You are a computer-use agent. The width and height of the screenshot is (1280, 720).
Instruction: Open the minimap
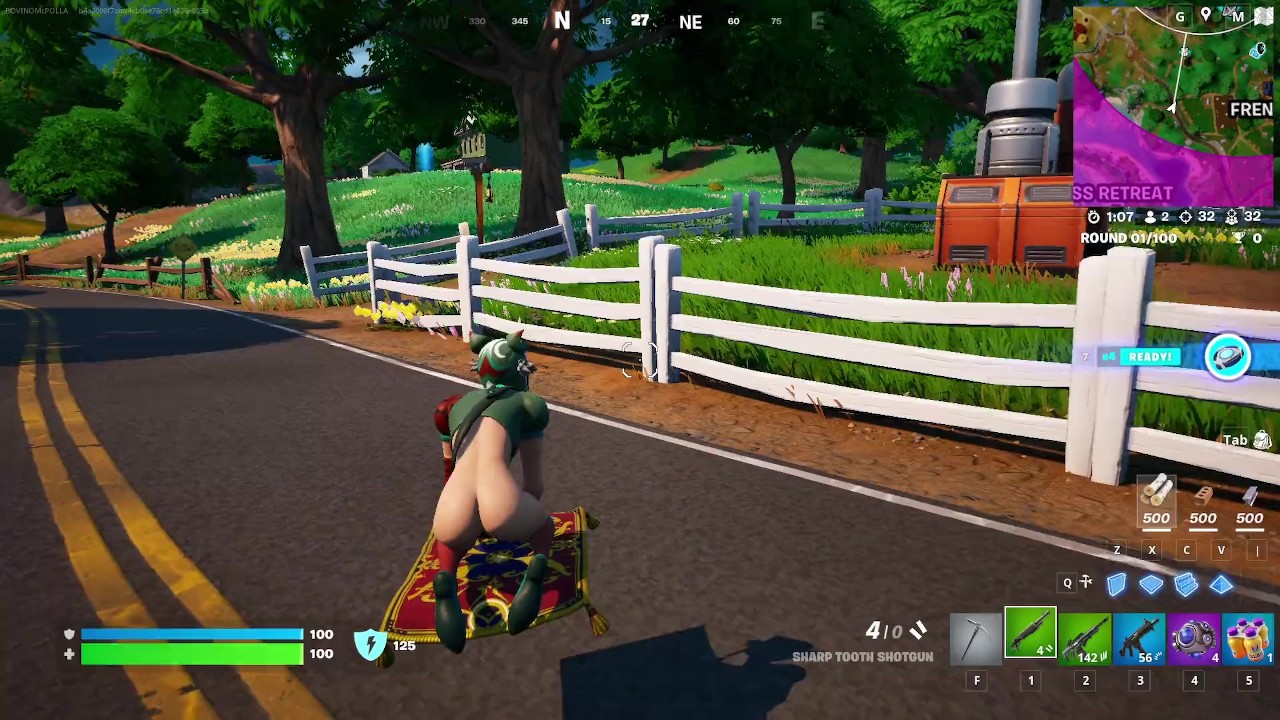coord(1170,110)
